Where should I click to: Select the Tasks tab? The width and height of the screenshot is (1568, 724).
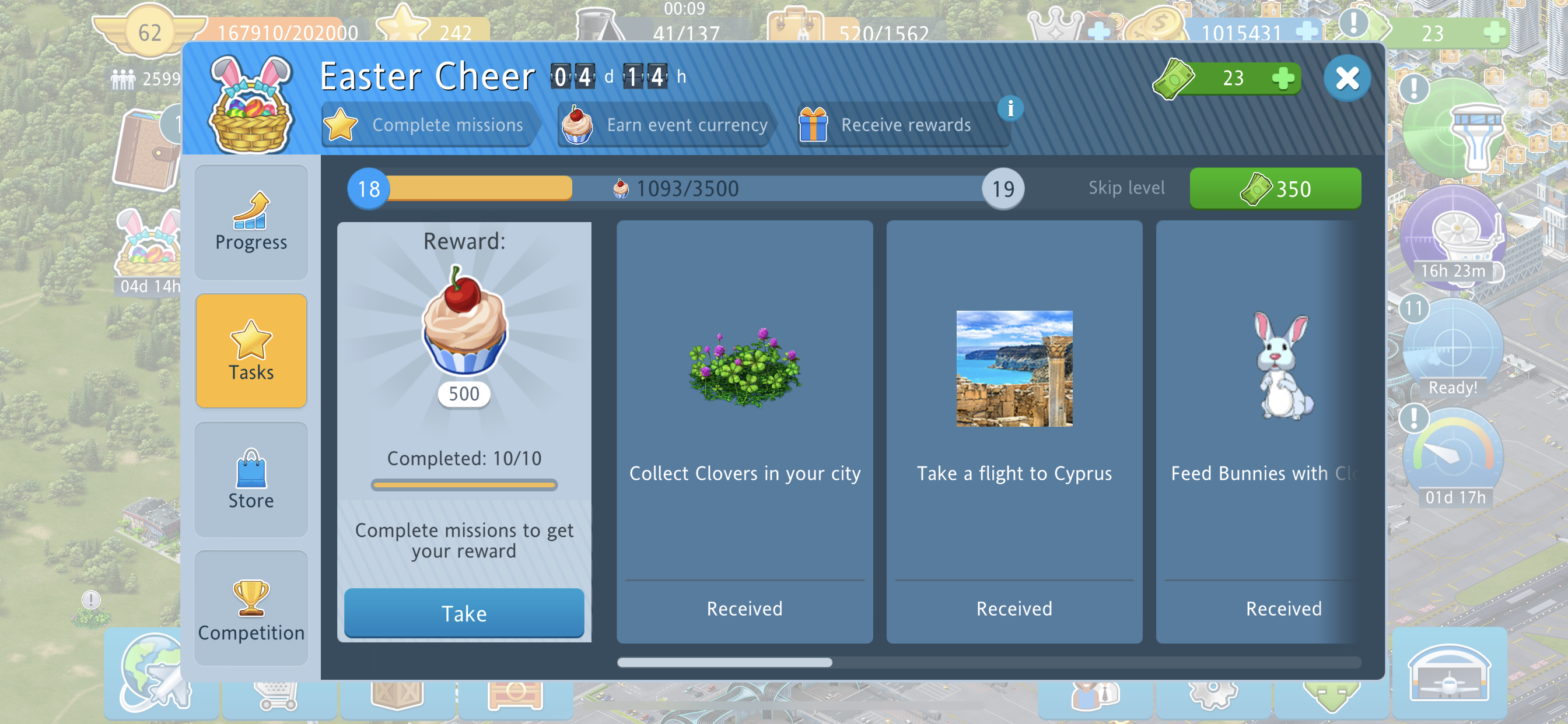(x=251, y=350)
